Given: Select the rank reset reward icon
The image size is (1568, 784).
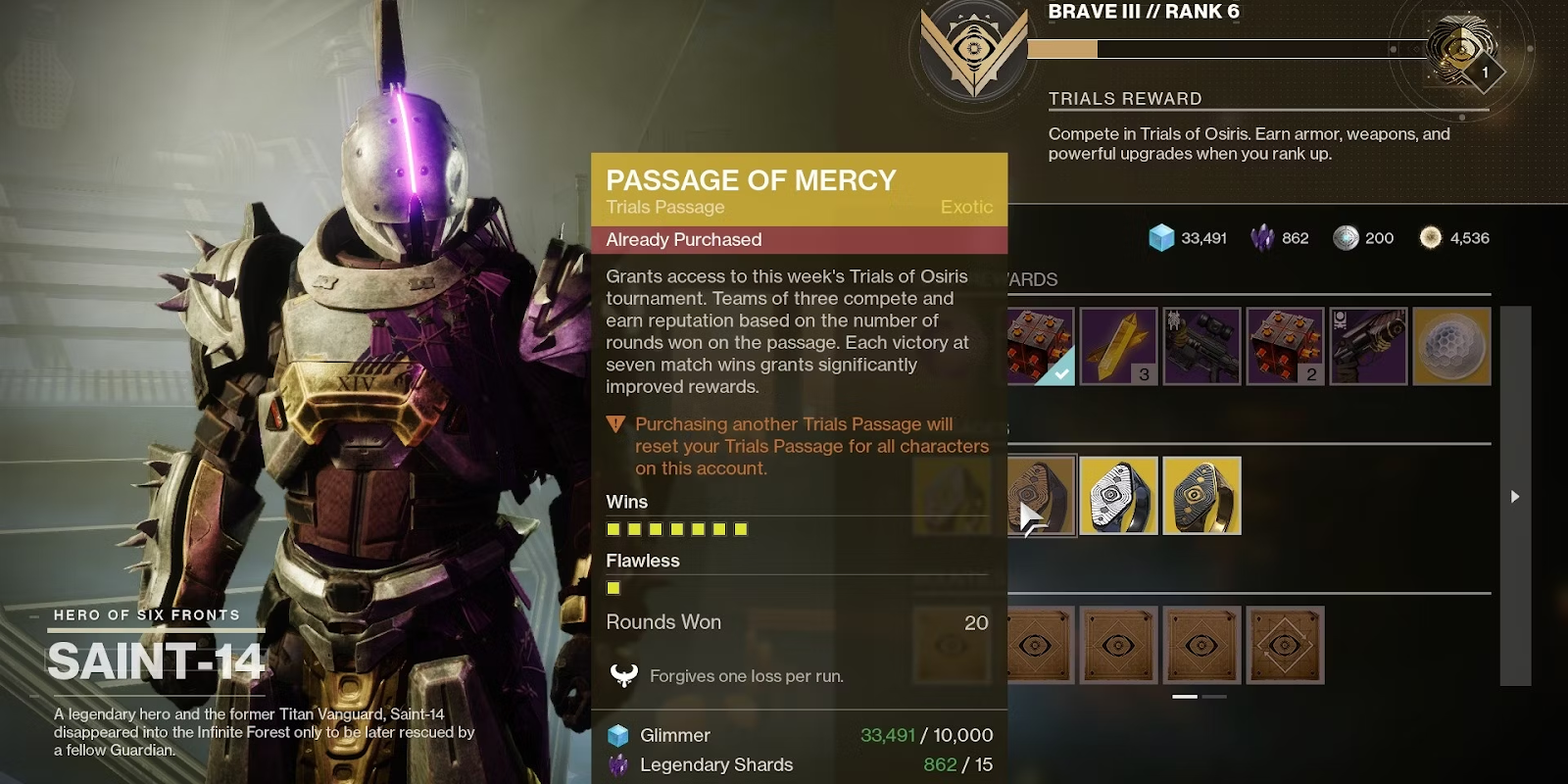Looking at the screenshot, I should 1461,49.
